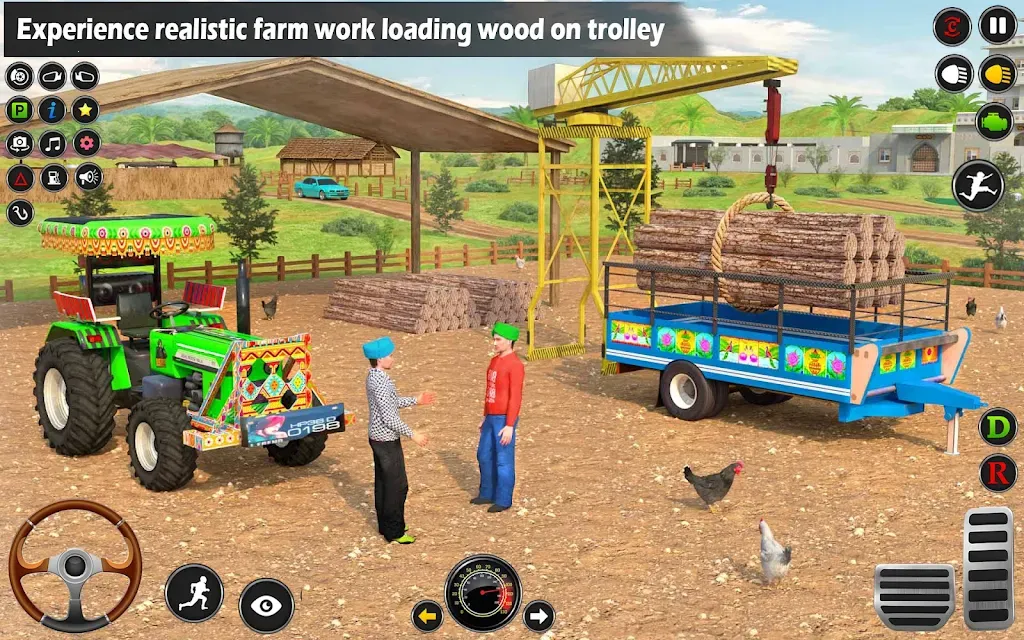
Task: Tap the running man button near steering wheel
Action: (193, 592)
